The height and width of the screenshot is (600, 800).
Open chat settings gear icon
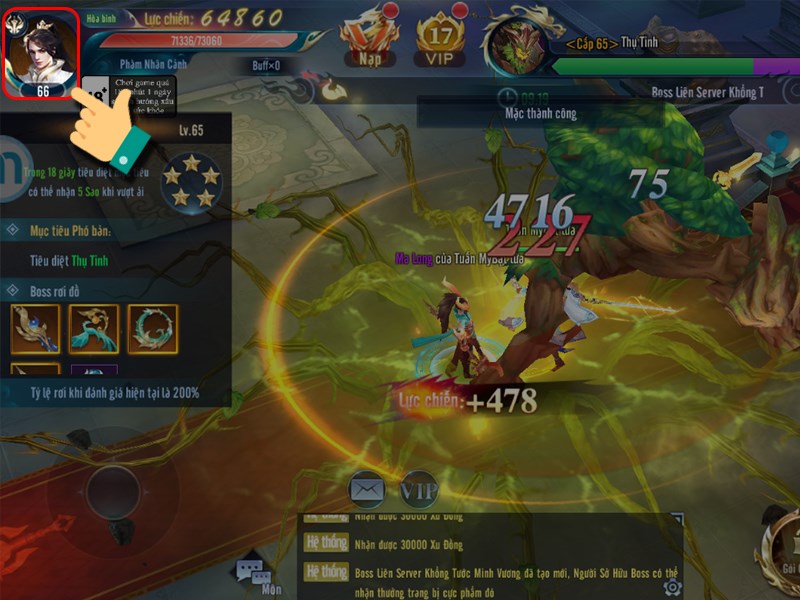(x=671, y=586)
